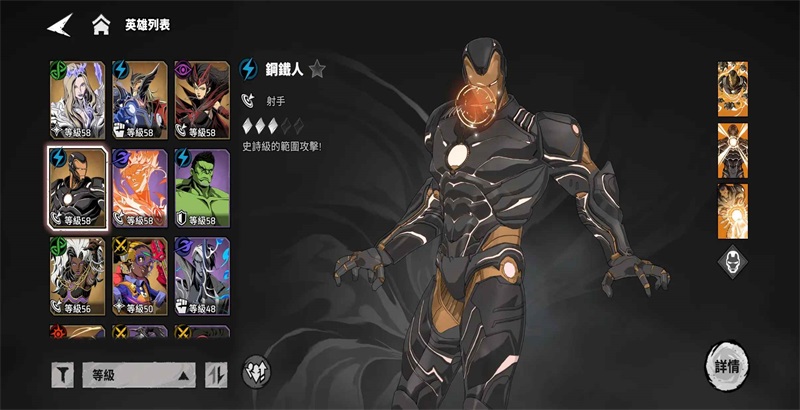Open the 等級 sort dropdown
Viewport: 800px width, 410px height.
tap(138, 375)
